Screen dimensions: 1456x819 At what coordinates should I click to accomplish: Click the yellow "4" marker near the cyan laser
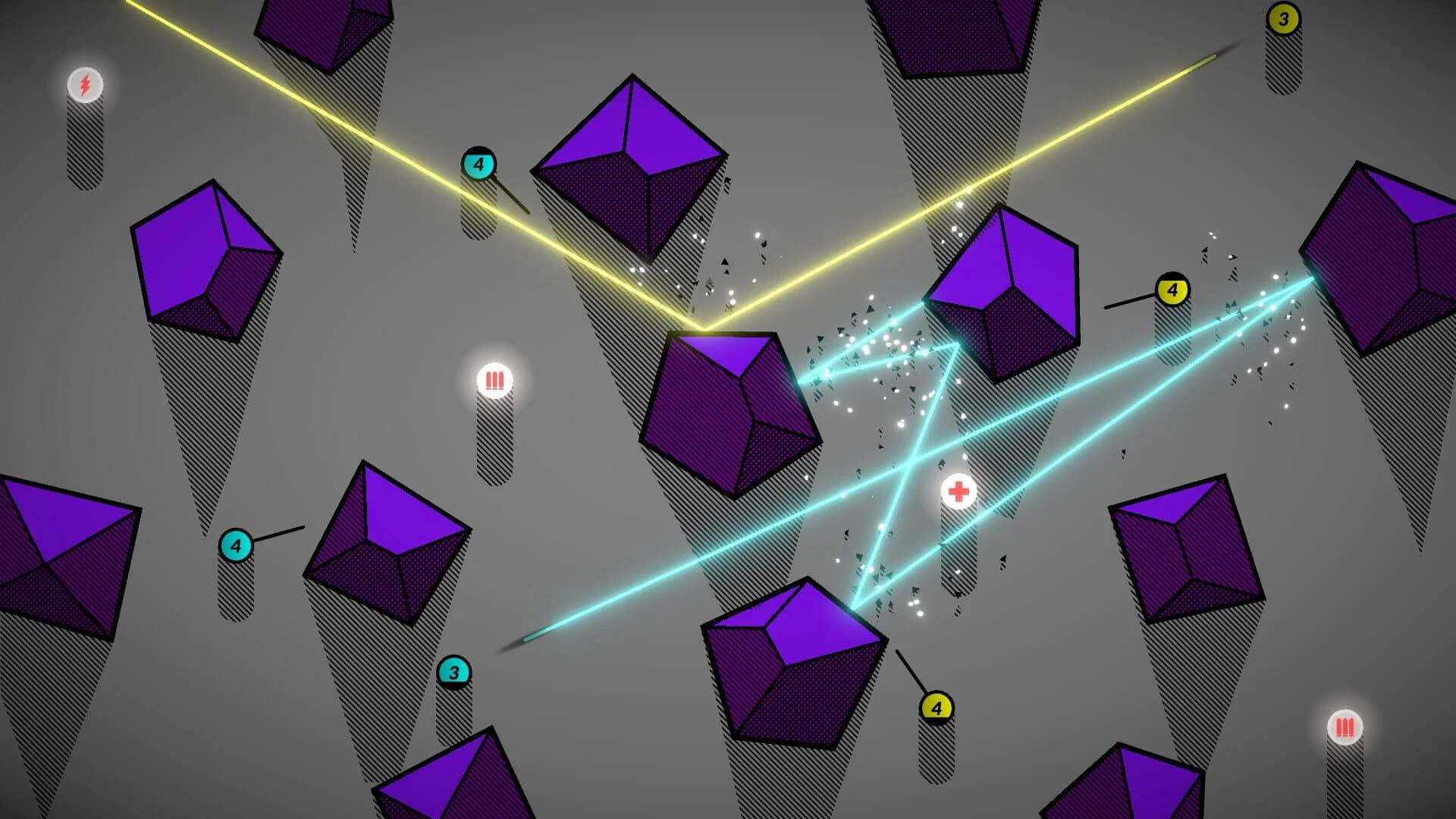coord(1174,290)
